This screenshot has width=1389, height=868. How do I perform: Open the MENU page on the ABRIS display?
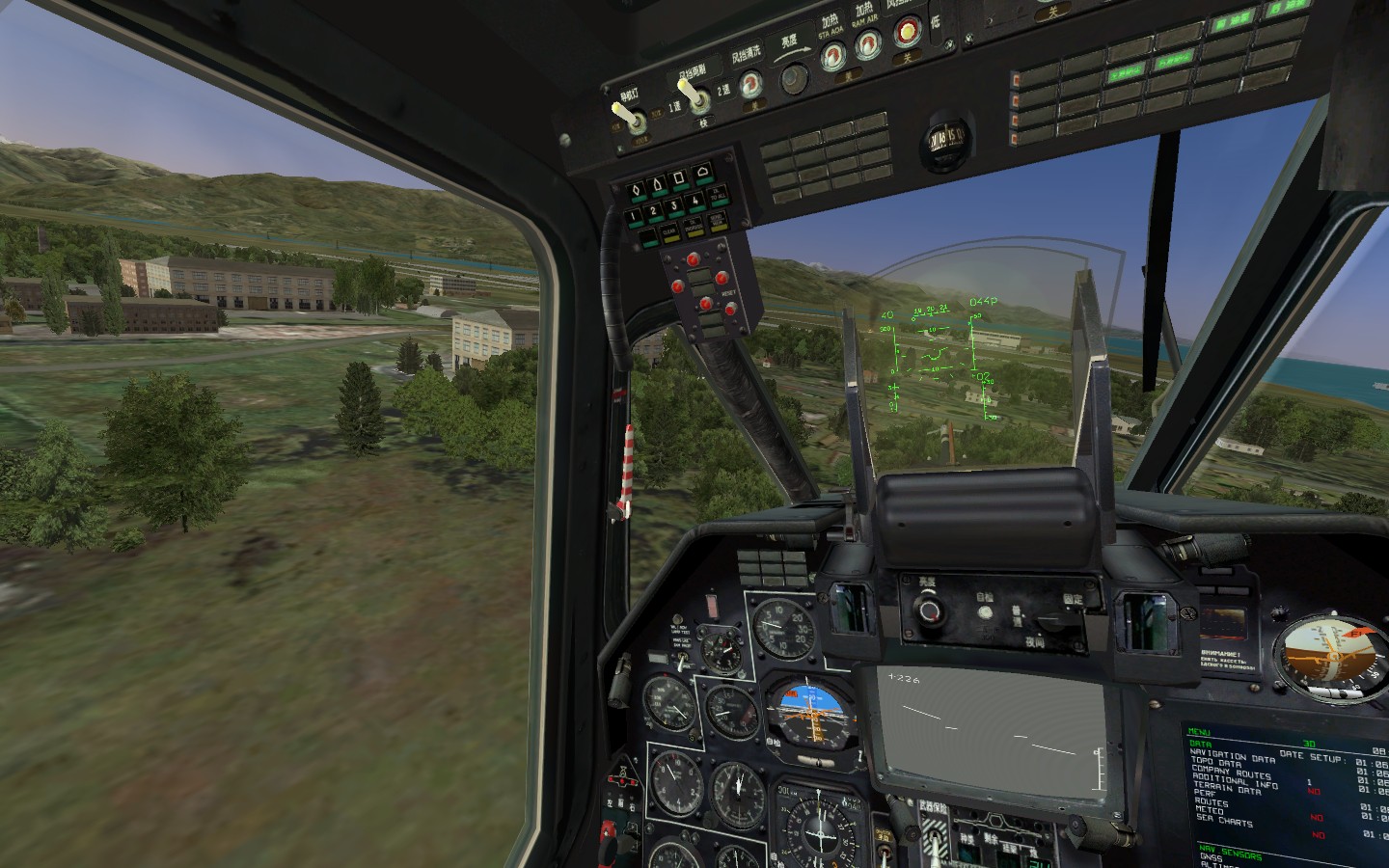pyautogui.click(x=1199, y=731)
